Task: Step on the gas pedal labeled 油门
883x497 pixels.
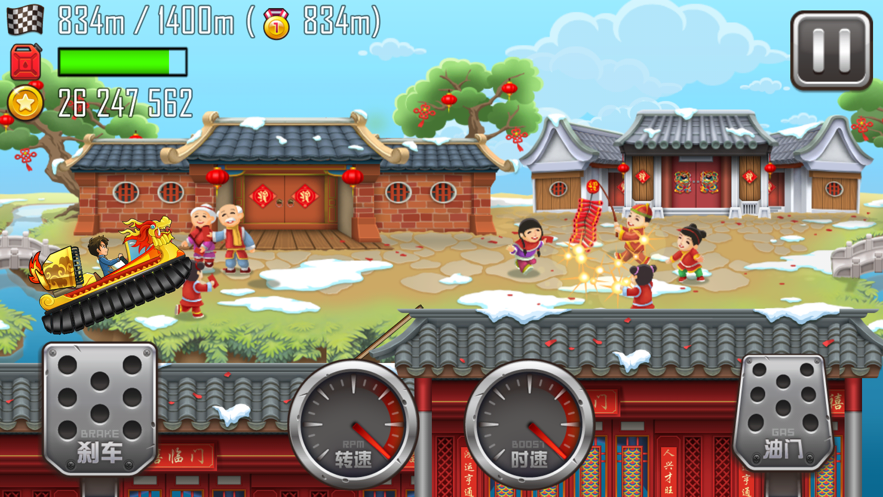Action: (x=784, y=412)
